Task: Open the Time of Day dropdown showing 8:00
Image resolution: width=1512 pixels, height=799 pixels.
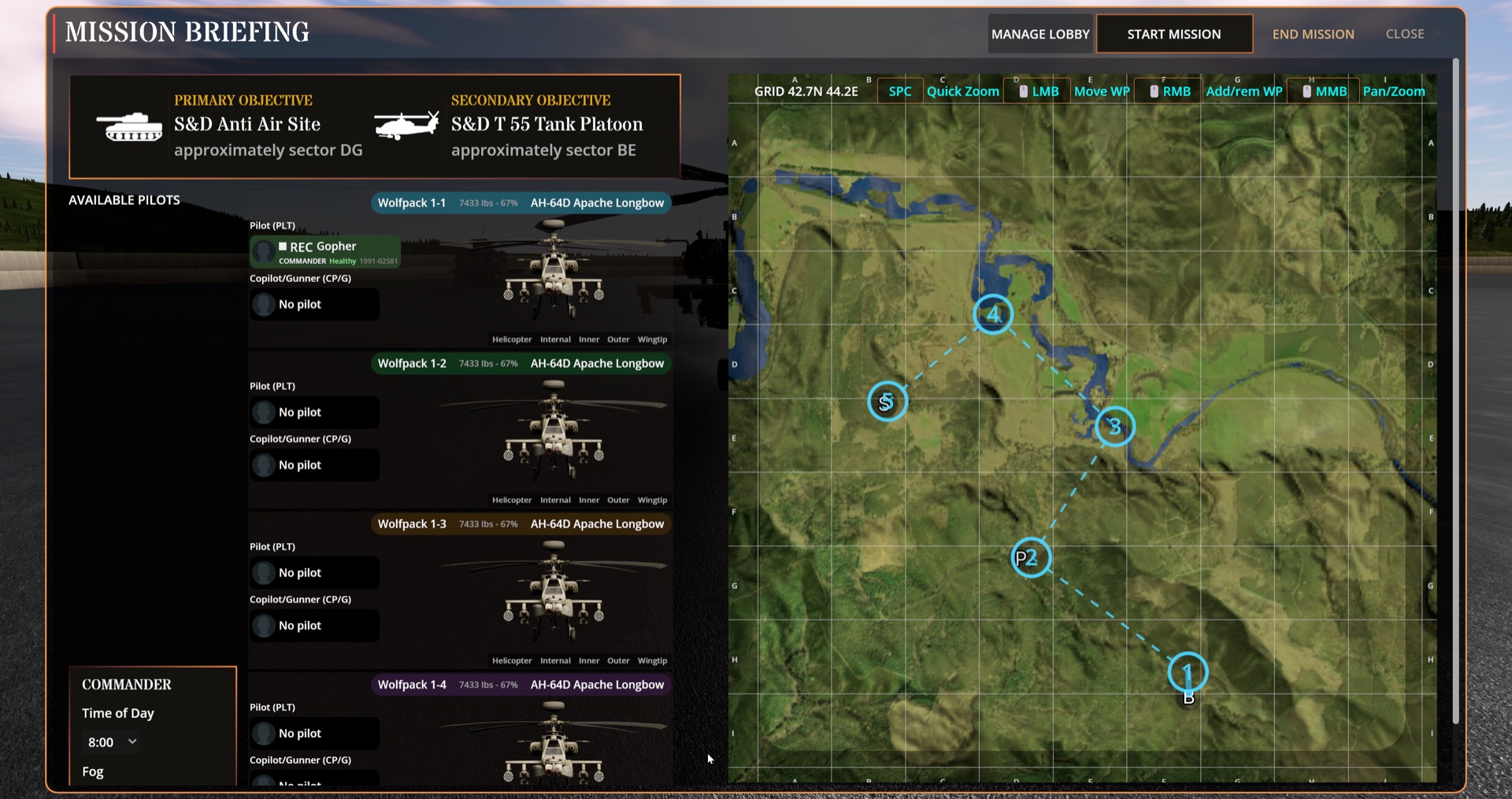Action: [110, 741]
